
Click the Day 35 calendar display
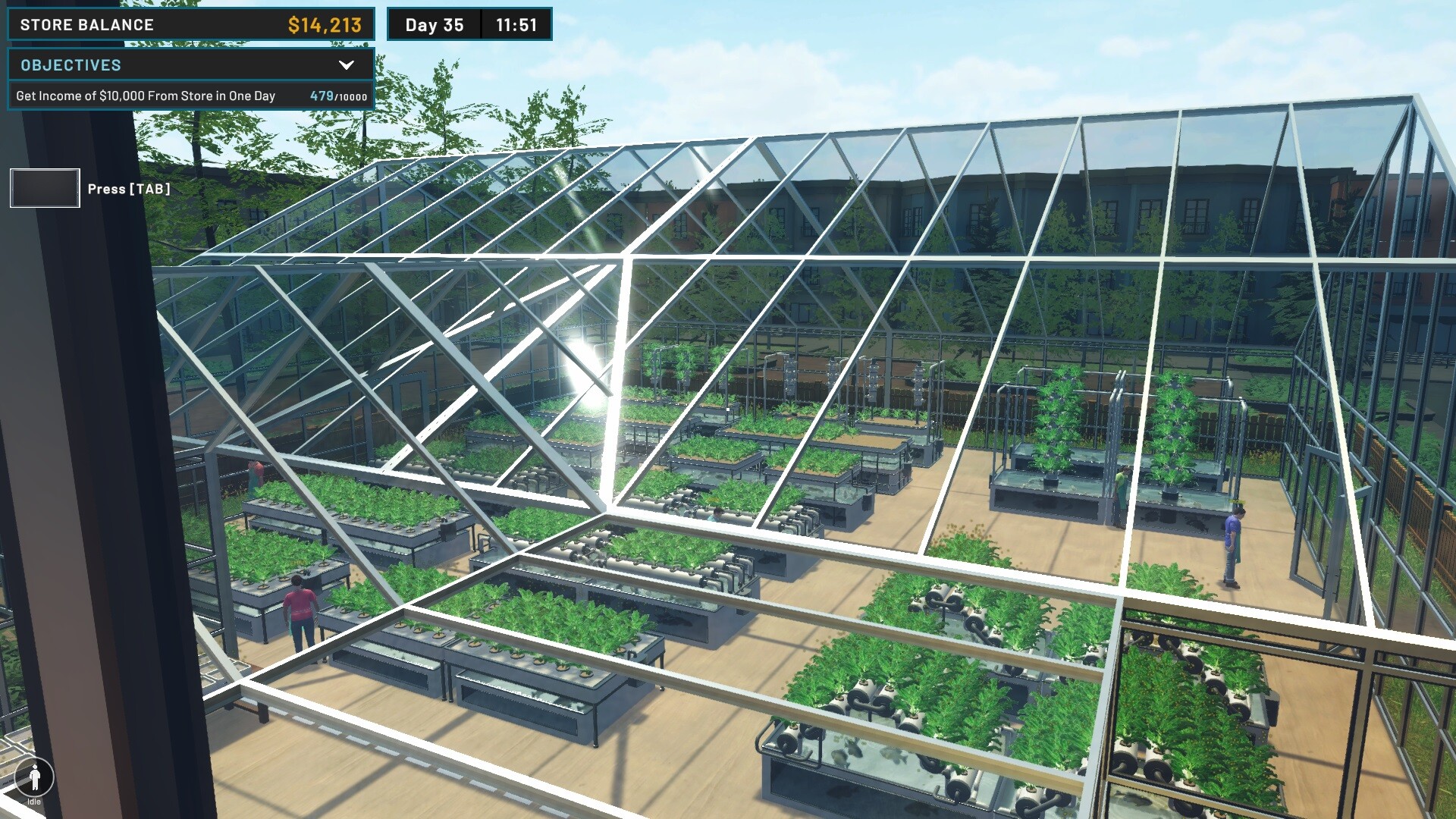pos(435,24)
